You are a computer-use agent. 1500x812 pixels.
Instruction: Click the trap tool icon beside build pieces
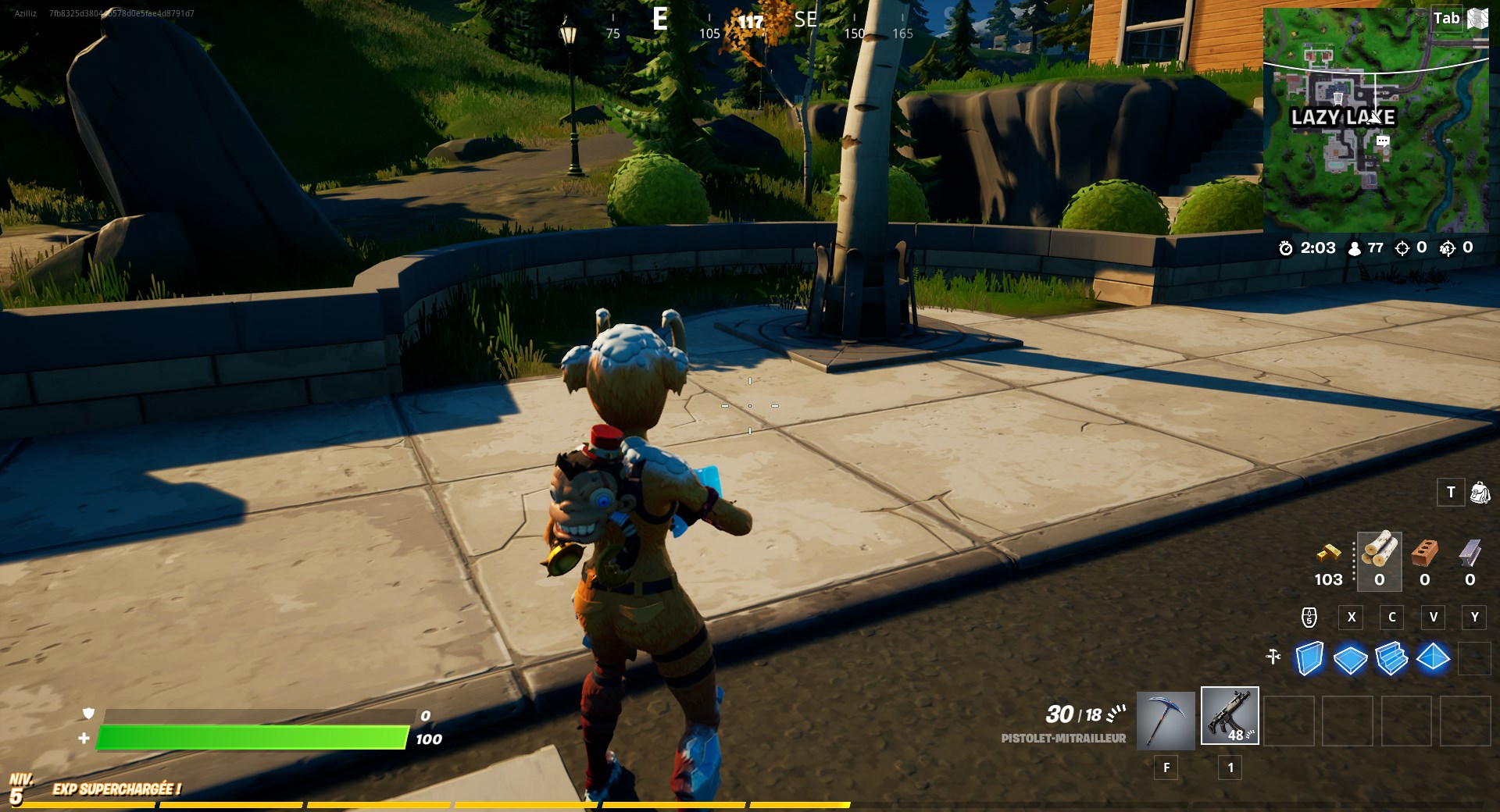point(1272,658)
